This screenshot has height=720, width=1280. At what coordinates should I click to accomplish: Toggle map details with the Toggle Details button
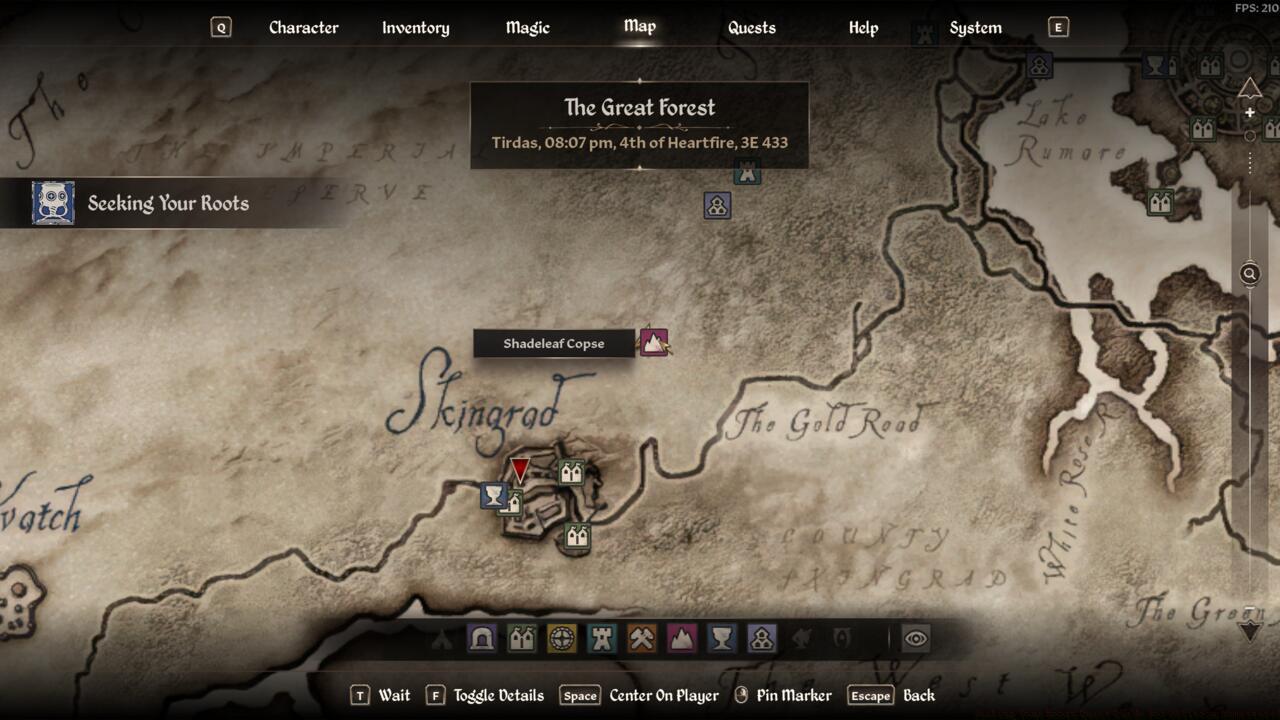point(497,695)
